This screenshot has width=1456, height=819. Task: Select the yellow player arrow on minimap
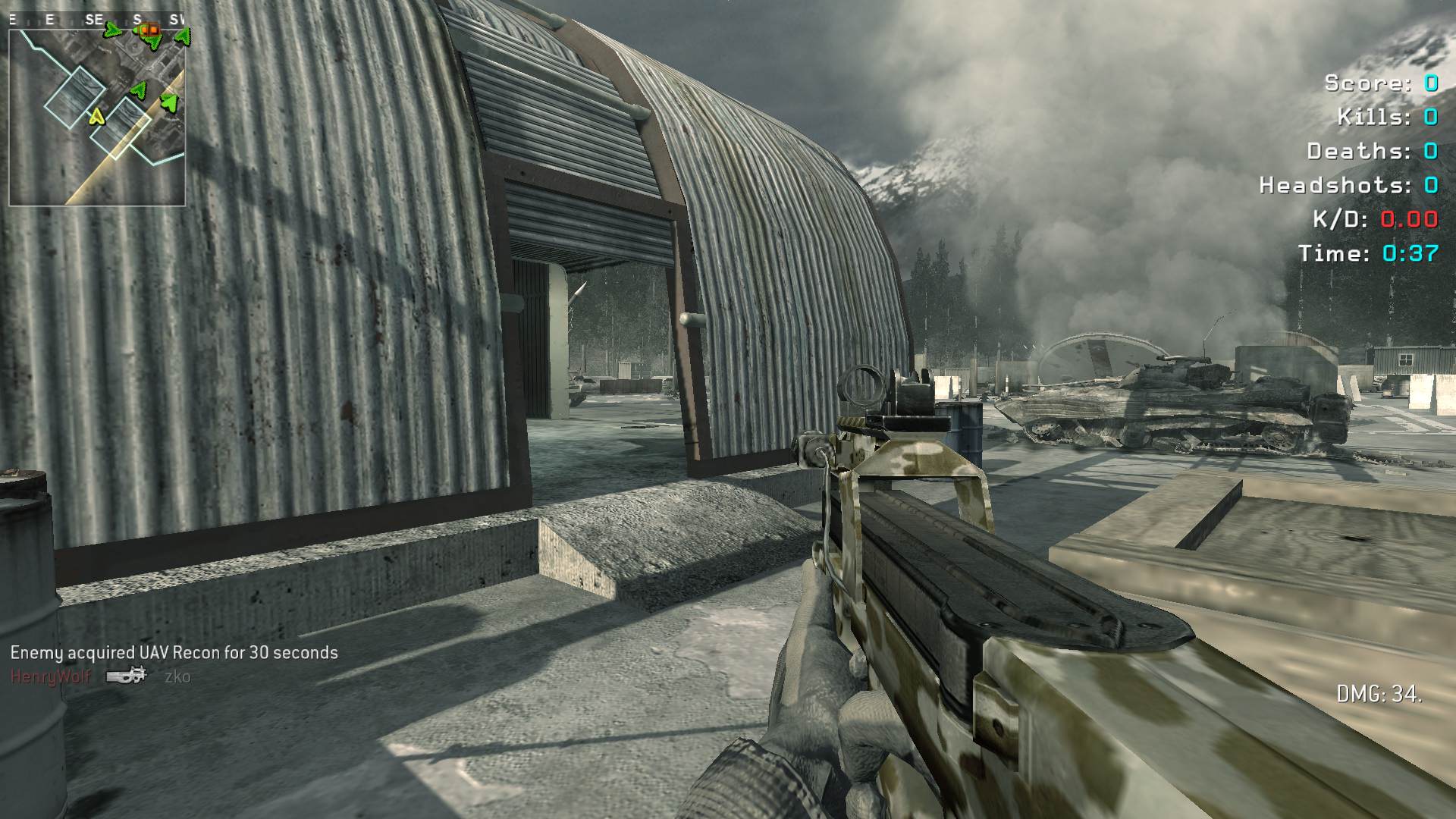96,117
